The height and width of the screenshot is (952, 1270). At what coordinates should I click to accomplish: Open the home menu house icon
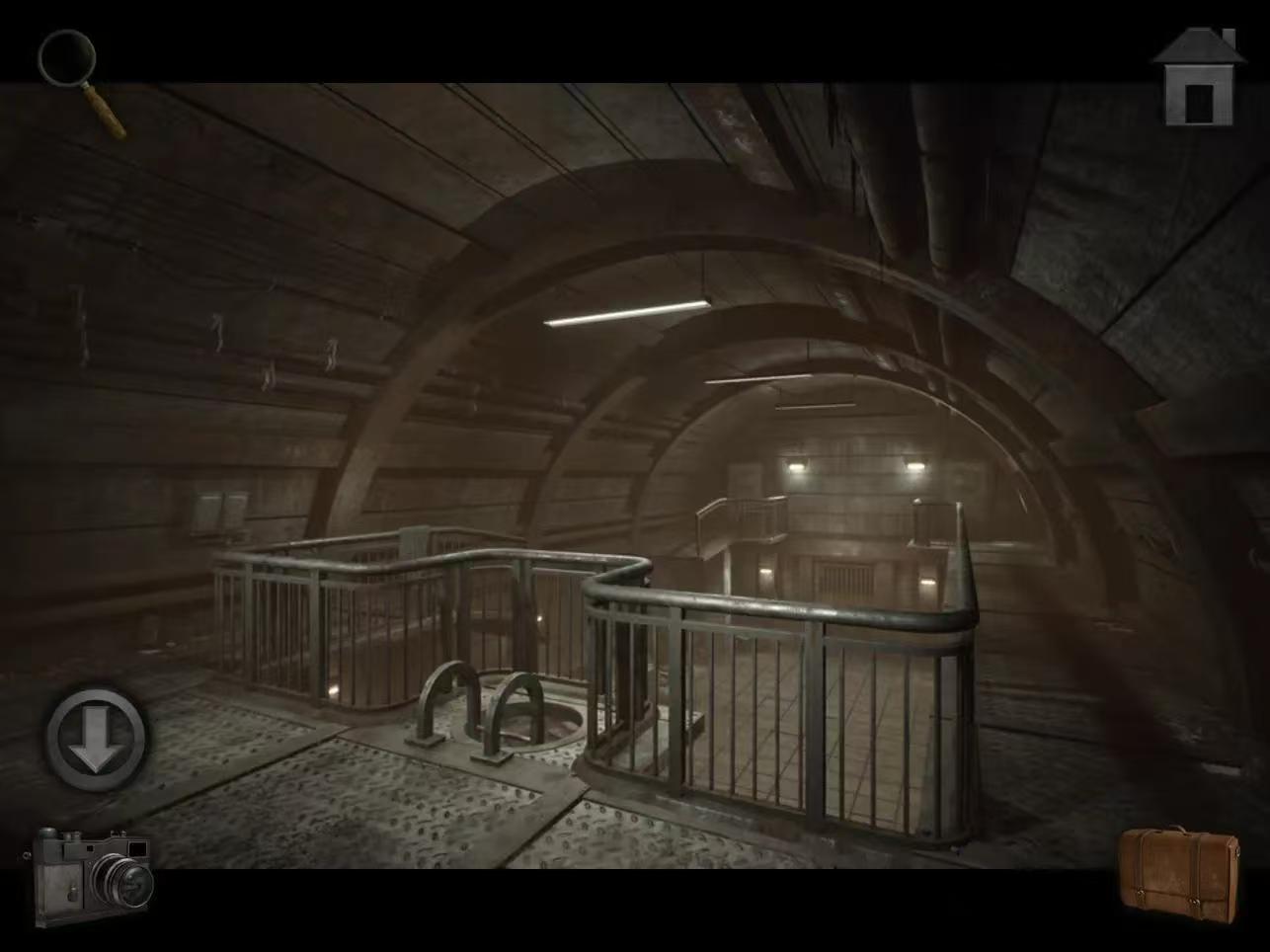pyautogui.click(x=1198, y=78)
